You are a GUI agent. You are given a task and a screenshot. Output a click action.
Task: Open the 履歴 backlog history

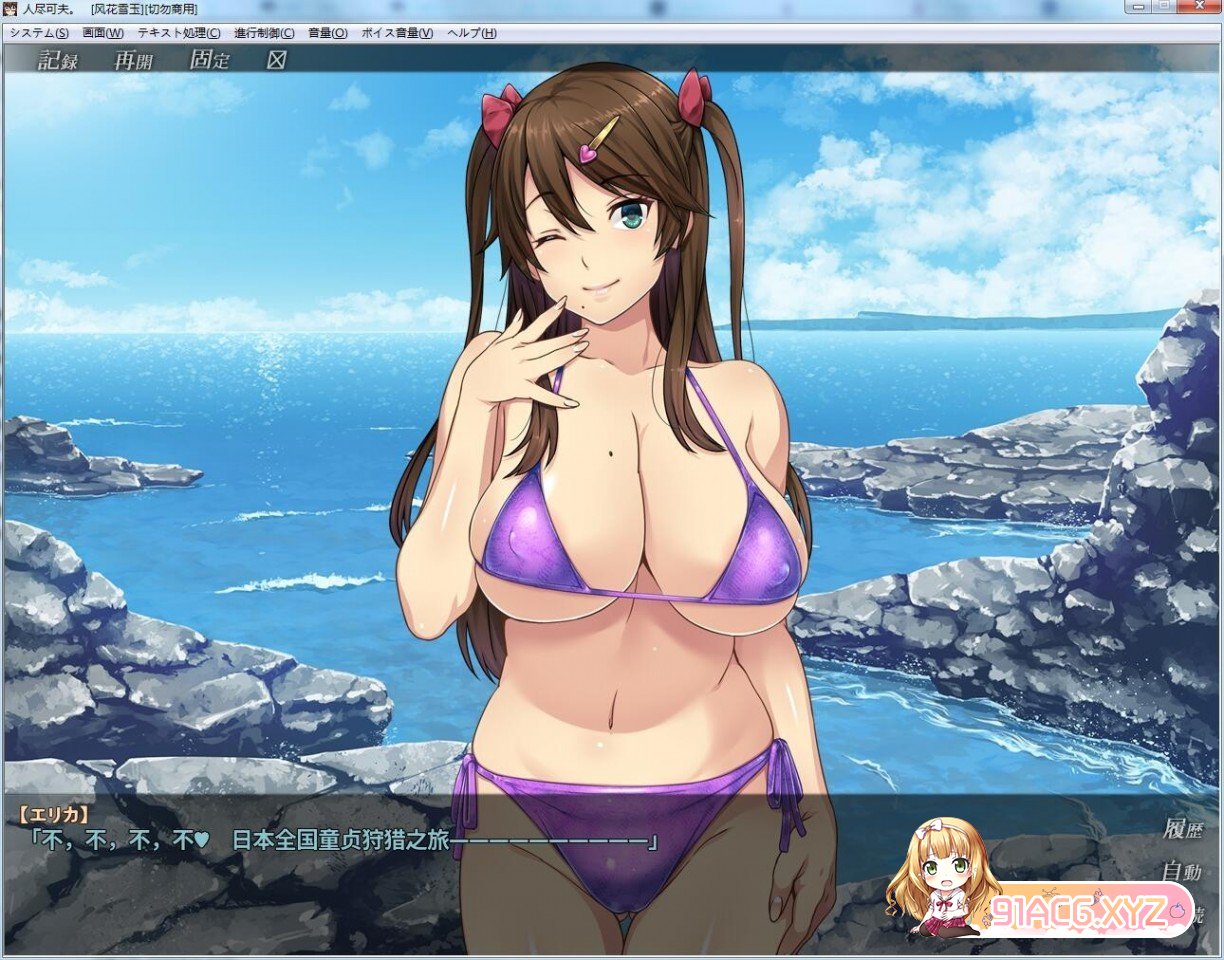tap(1182, 828)
